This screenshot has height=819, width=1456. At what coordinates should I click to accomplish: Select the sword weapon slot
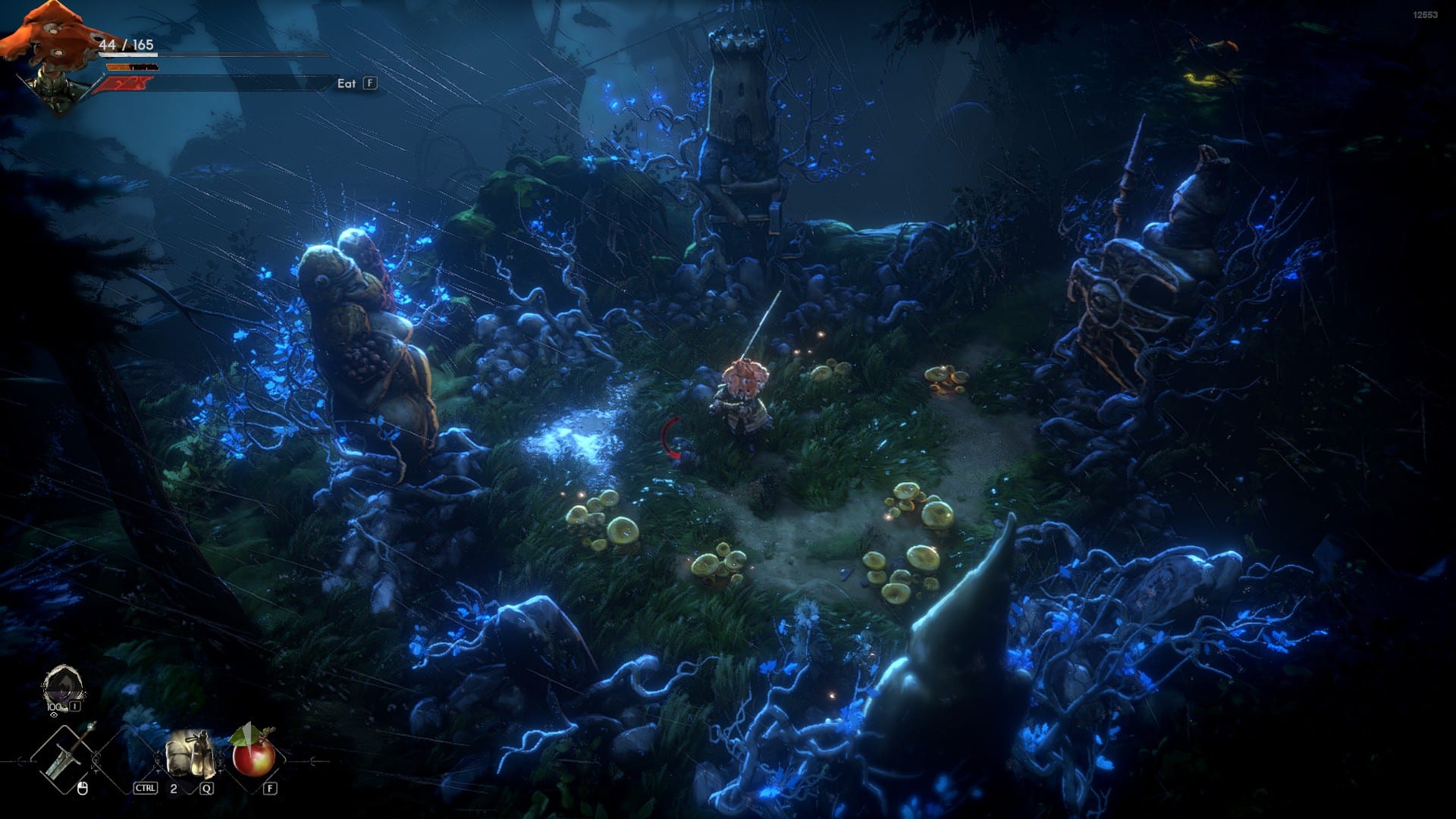68,754
